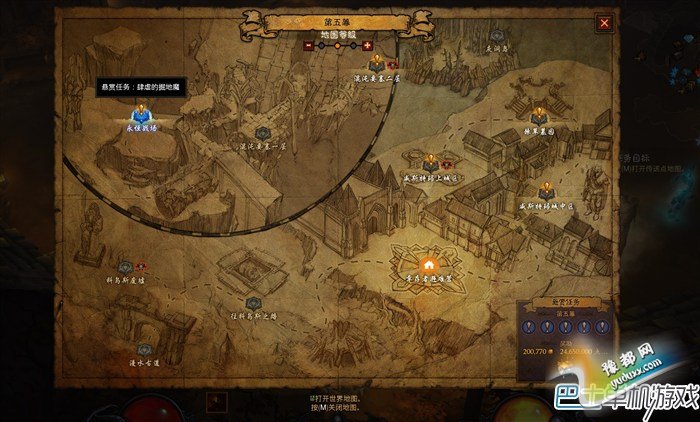
Task: Close the Act V waypoint map
Action: (604, 21)
